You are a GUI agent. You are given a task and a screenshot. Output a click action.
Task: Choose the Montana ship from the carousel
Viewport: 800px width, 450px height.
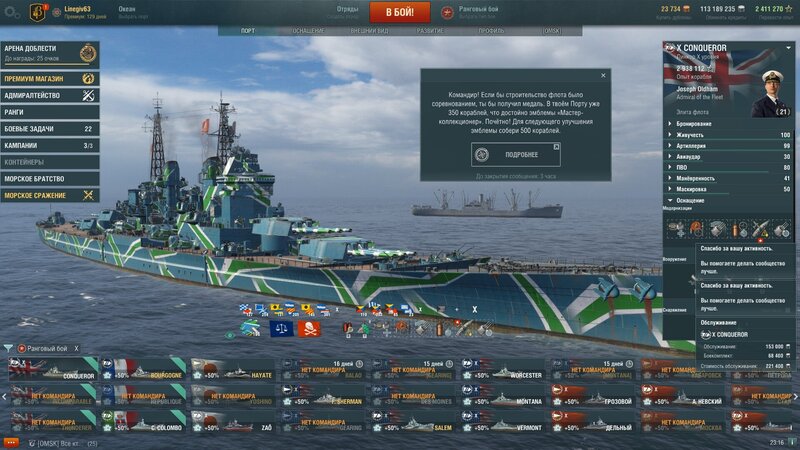point(503,396)
